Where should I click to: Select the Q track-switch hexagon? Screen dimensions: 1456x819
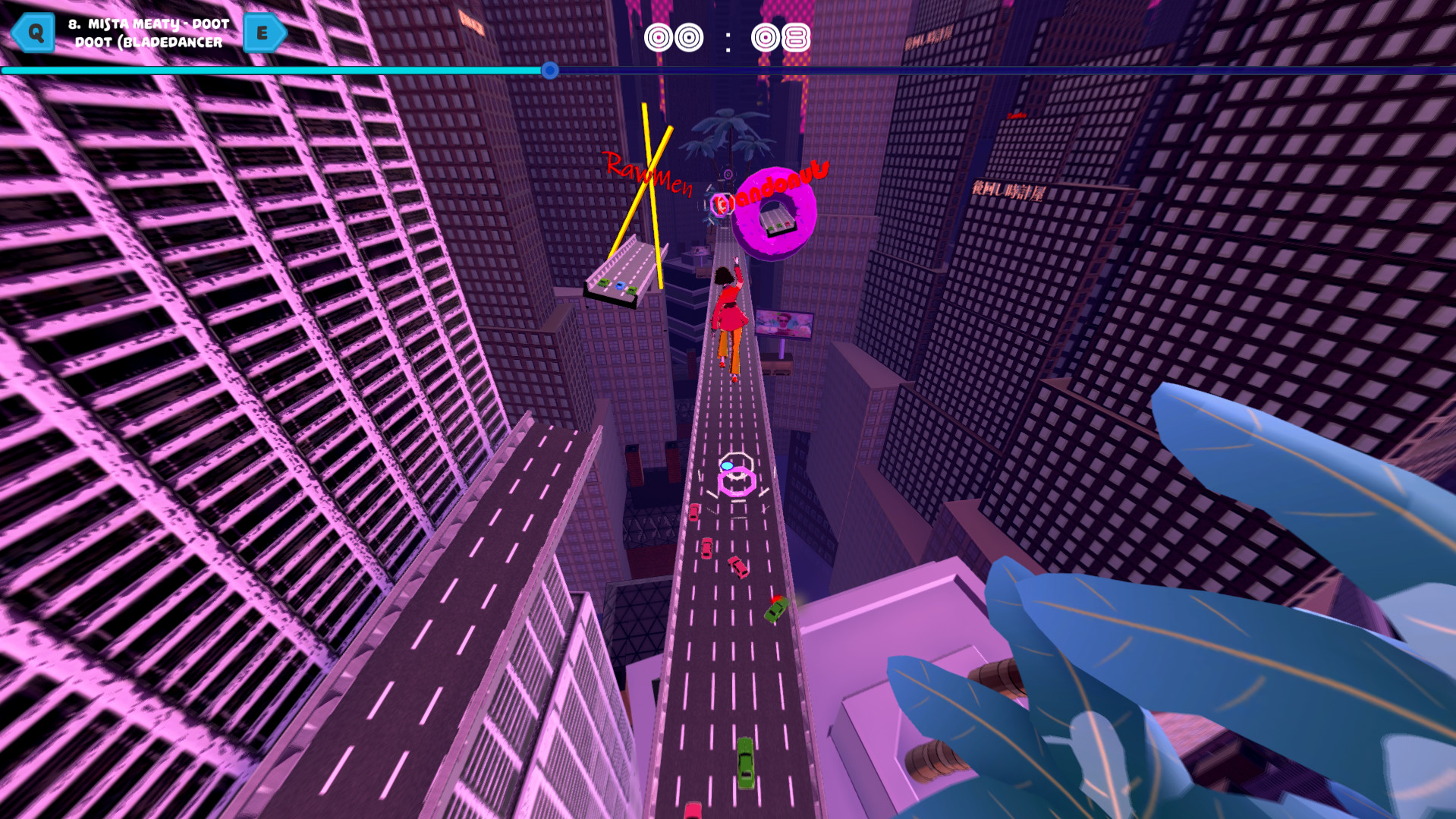coord(33,32)
